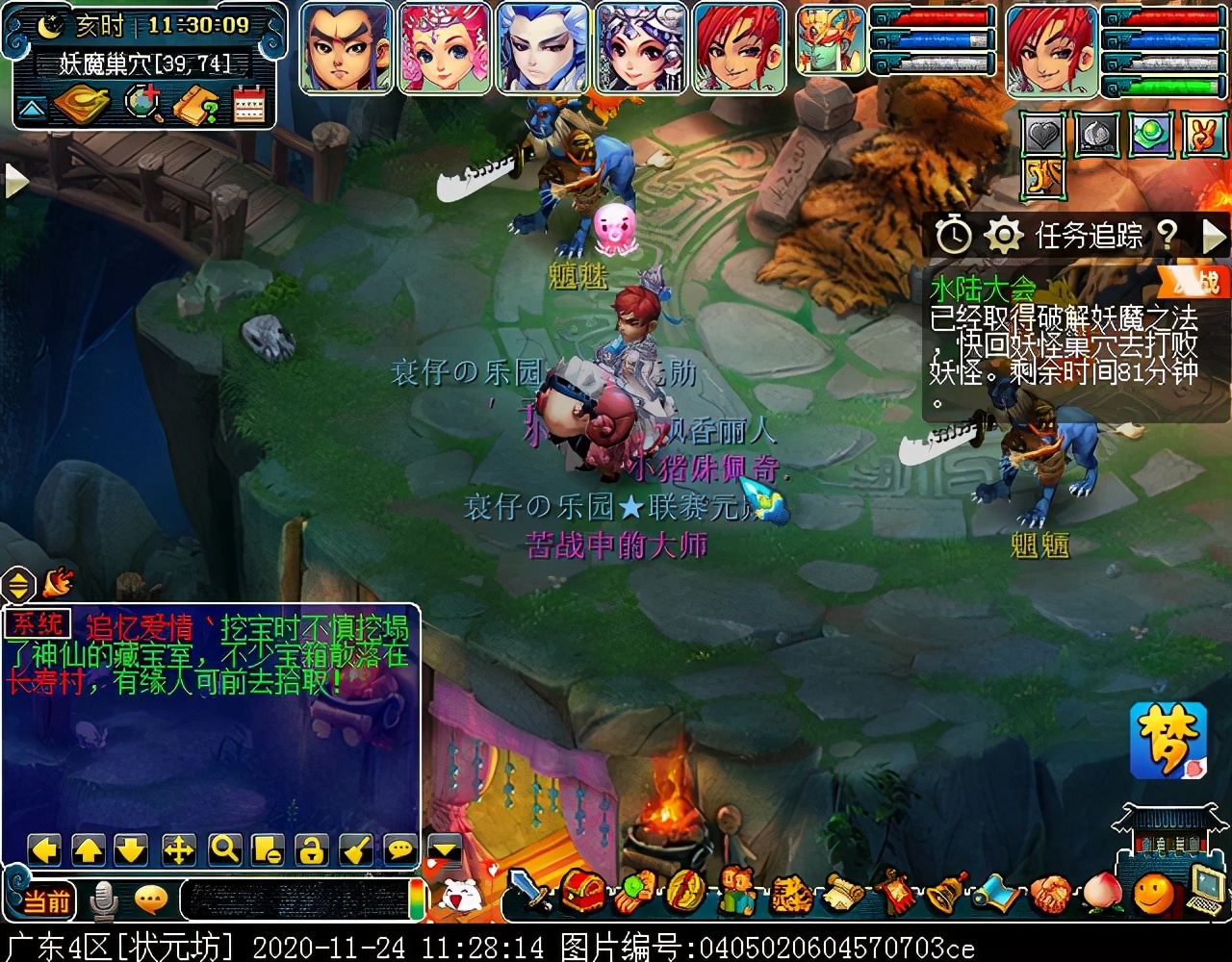Viewport: 1232px width, 962px height.
Task: Open the computer system settings icon
Action: [x=1203, y=890]
